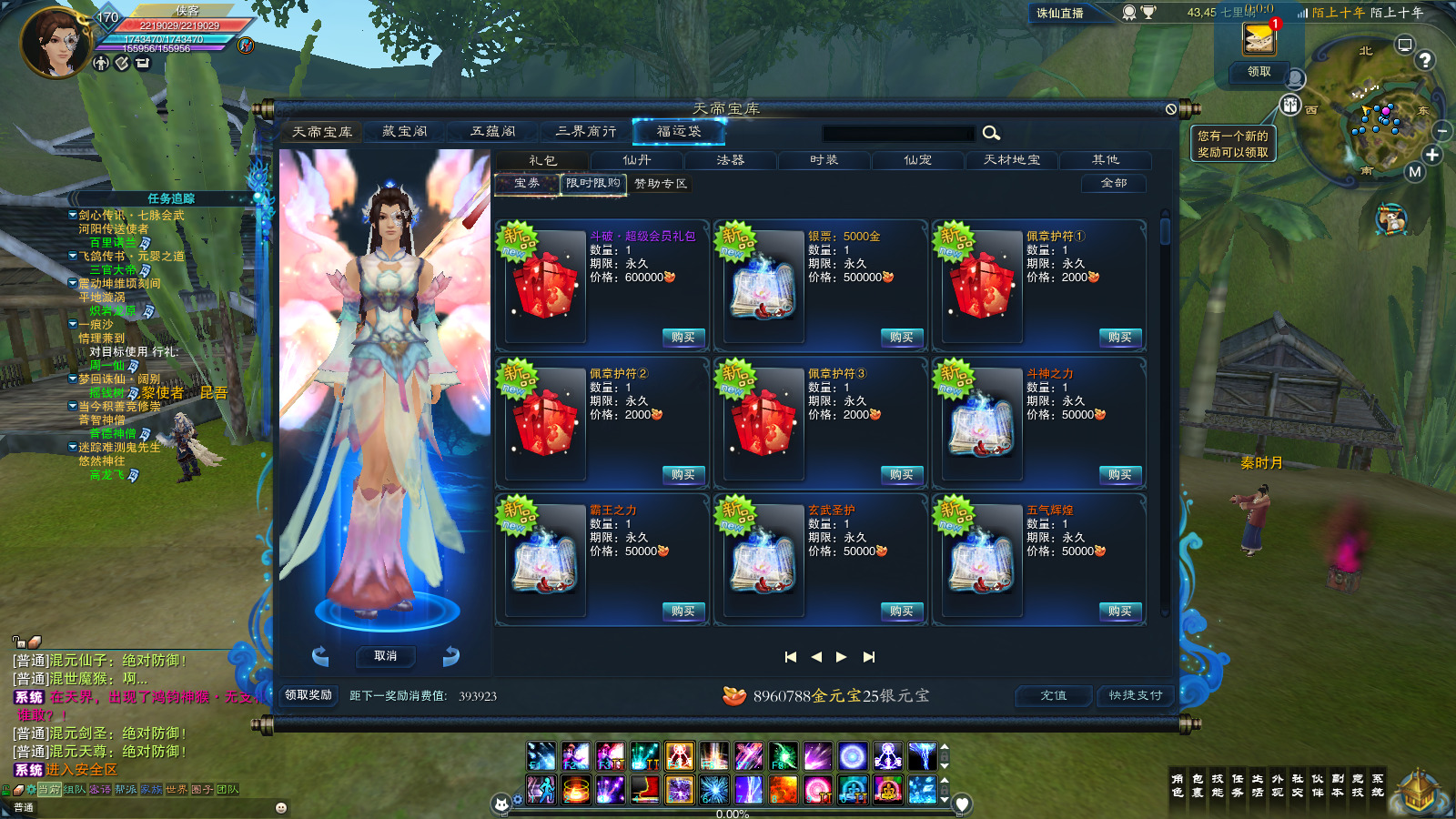The height and width of the screenshot is (819, 1456).
Task: Claim rewards with 领取奖励 button
Action: coord(308,695)
